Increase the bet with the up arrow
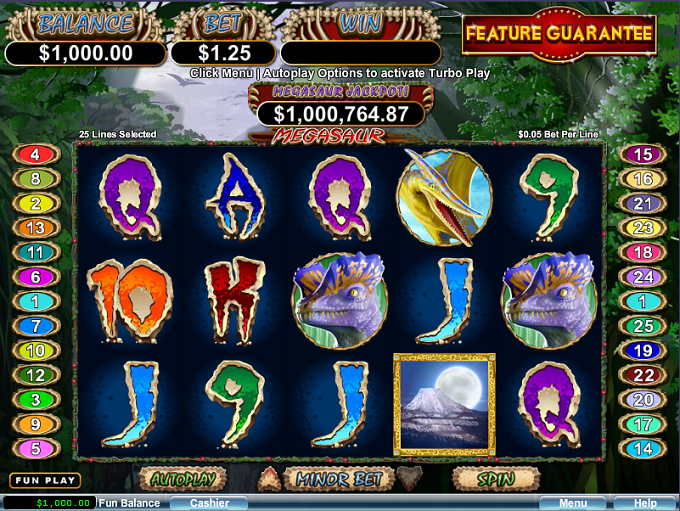This screenshot has height=511, width=680. click(270, 479)
